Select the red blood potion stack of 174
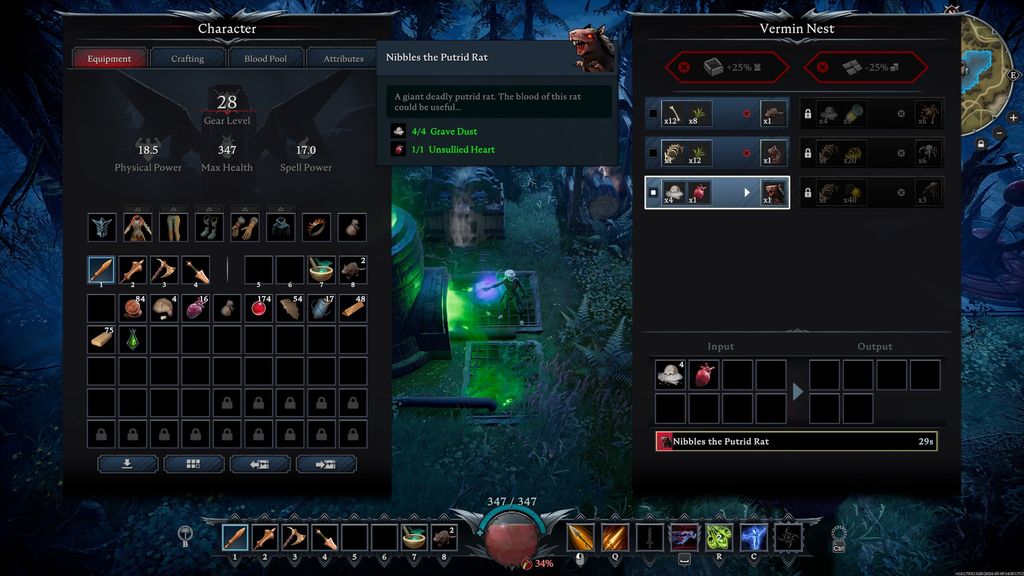The image size is (1024, 576). (259, 308)
